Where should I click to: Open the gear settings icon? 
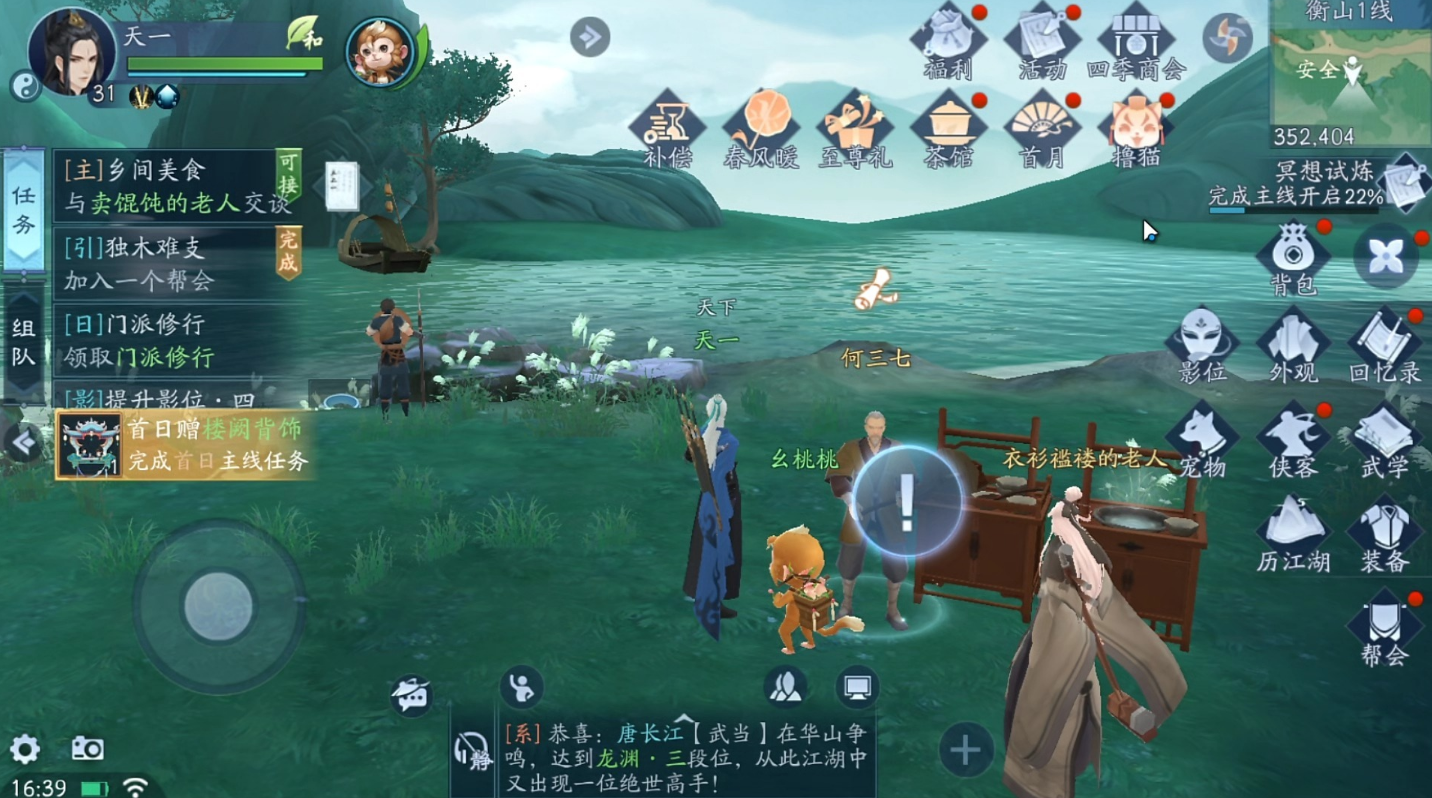tap(24, 749)
